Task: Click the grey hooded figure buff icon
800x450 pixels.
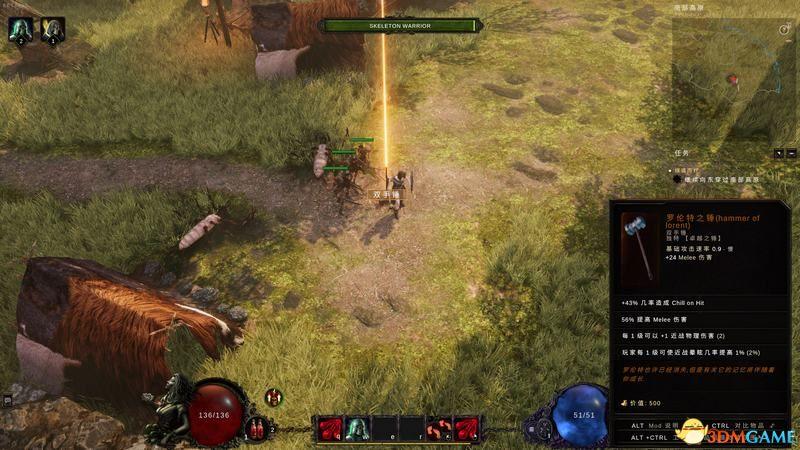Action: (x=52, y=29)
